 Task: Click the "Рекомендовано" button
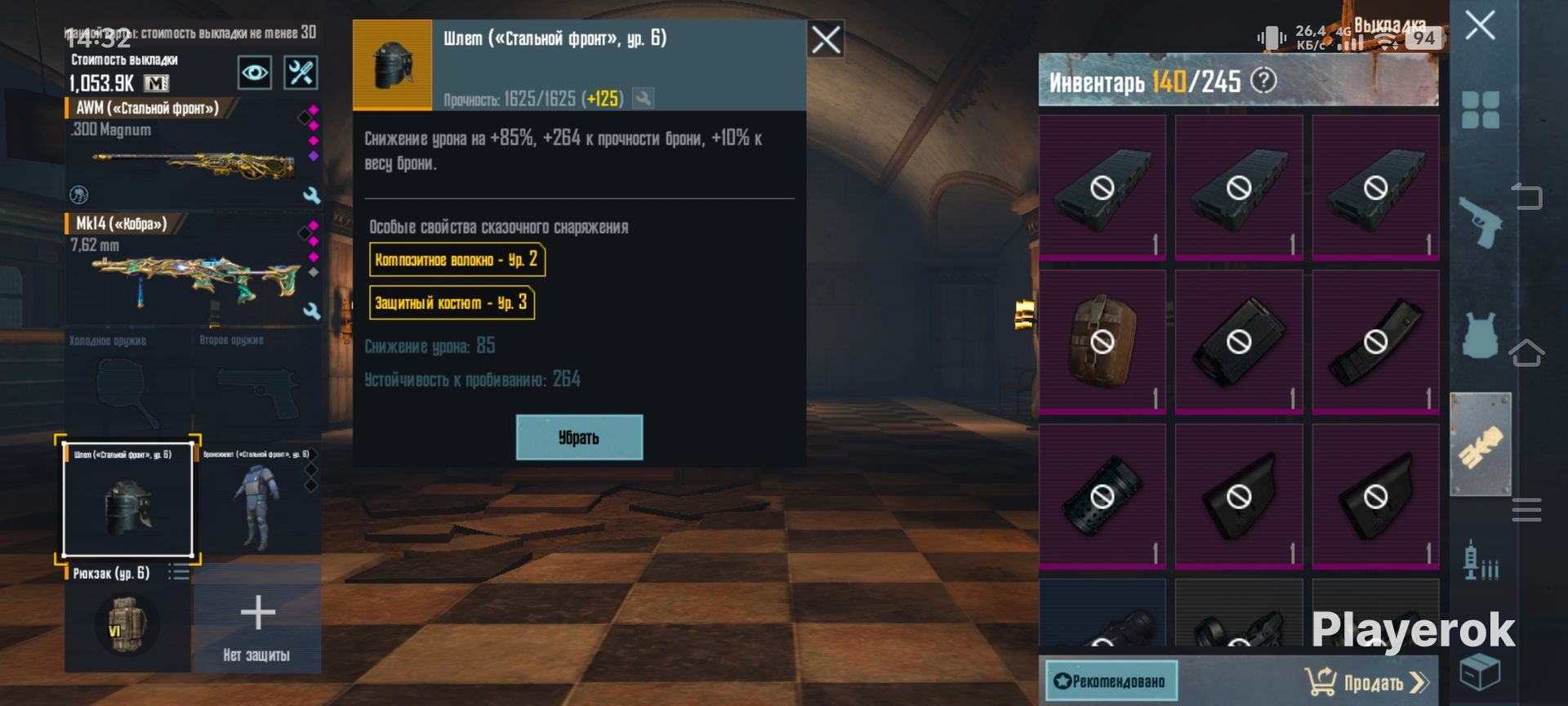(1111, 681)
